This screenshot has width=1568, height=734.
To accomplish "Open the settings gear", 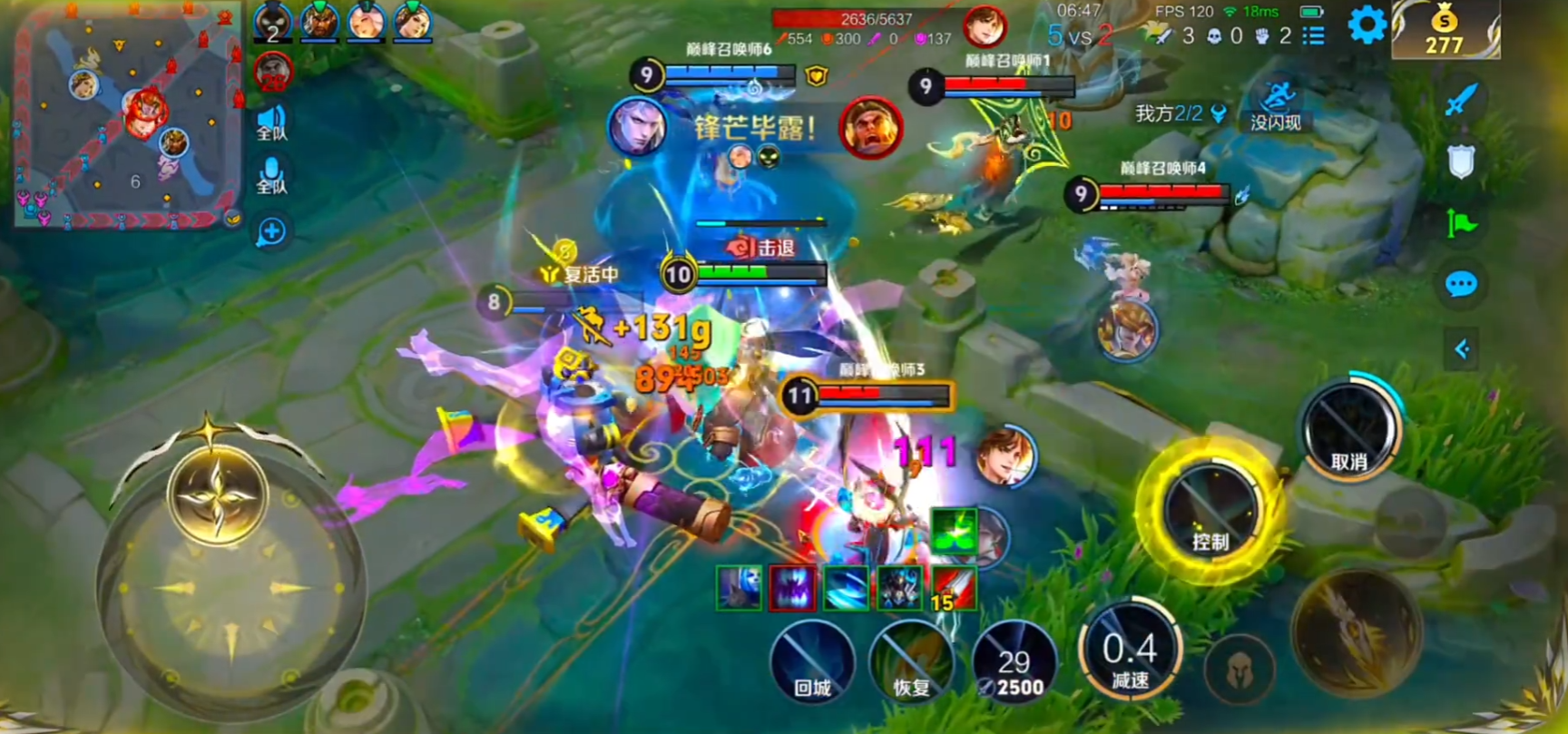I will click(x=1366, y=25).
